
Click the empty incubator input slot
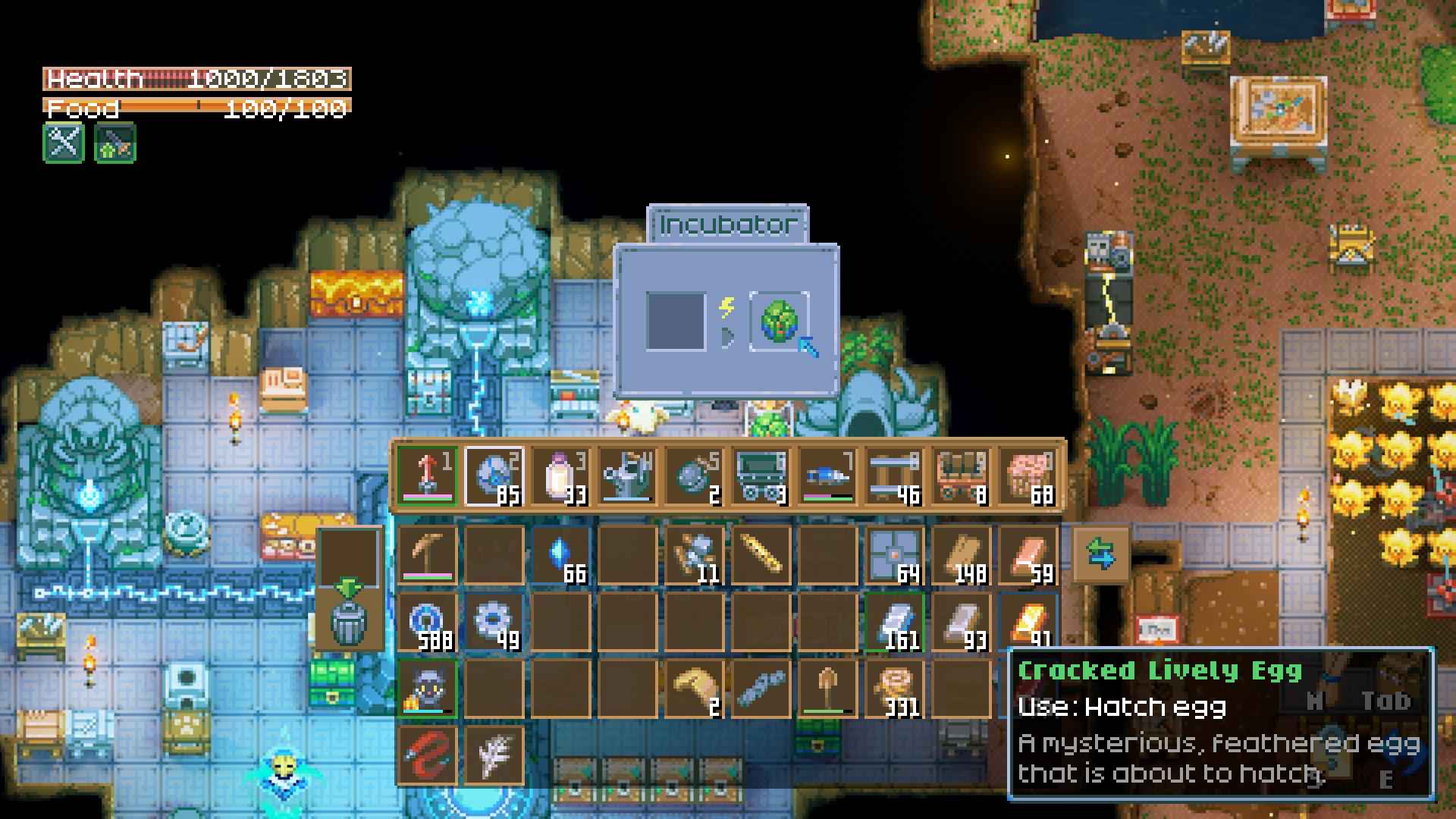click(675, 322)
